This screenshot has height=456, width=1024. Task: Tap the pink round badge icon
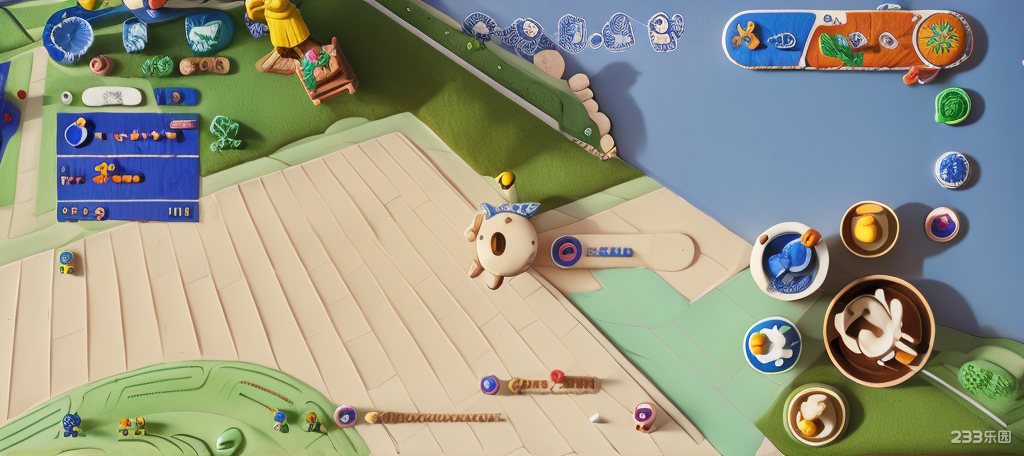tap(942, 224)
